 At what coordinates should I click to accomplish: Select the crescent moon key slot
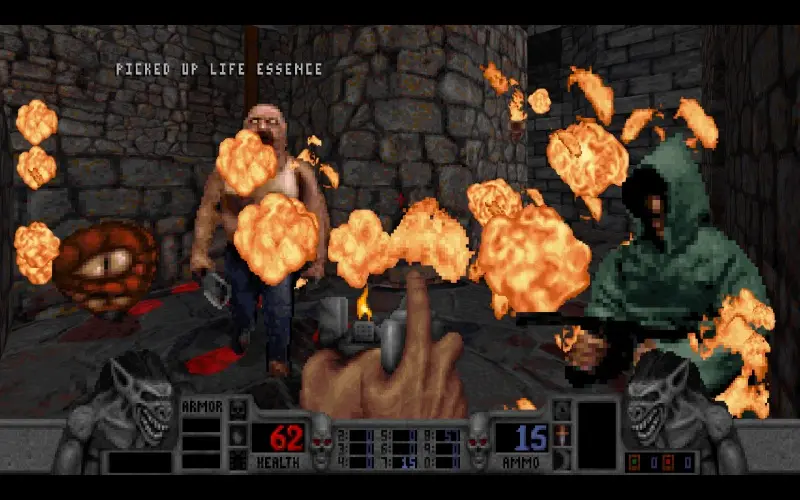pyautogui.click(x=561, y=458)
